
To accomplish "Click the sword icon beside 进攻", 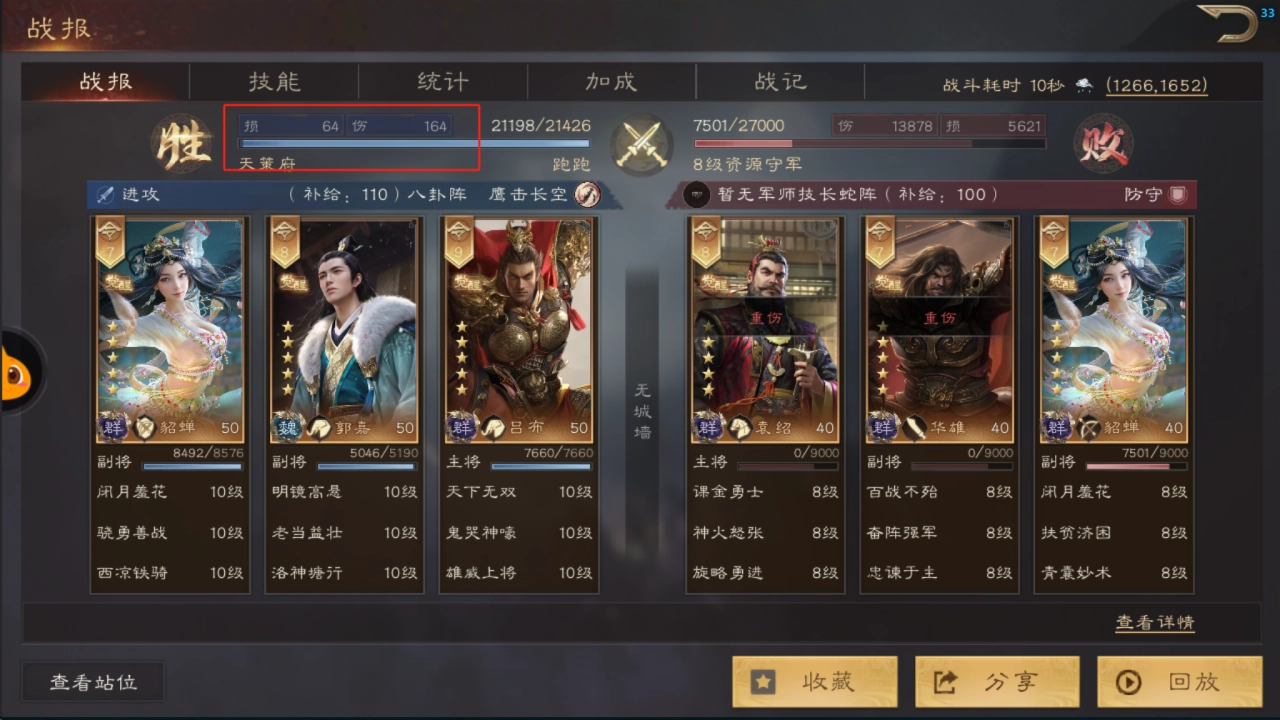I will (105, 194).
